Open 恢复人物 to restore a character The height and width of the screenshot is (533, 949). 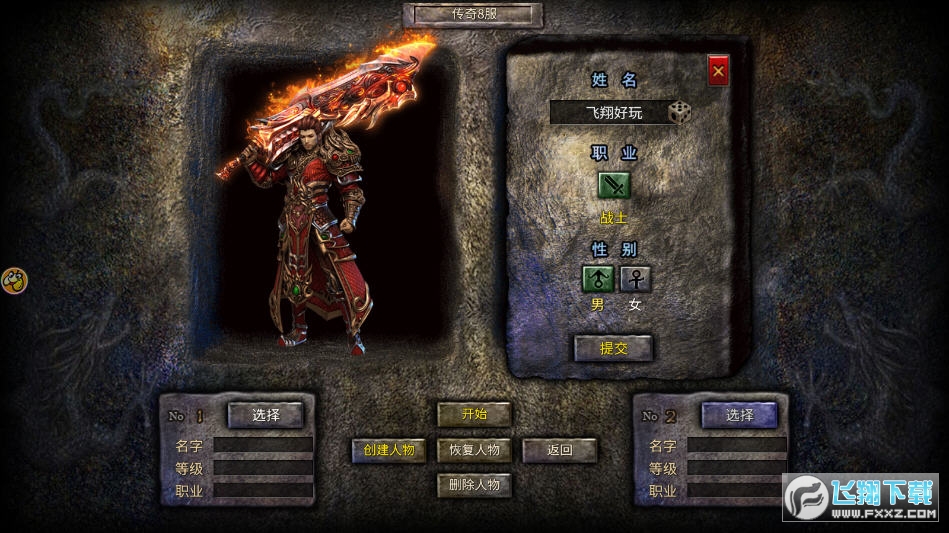coord(474,450)
